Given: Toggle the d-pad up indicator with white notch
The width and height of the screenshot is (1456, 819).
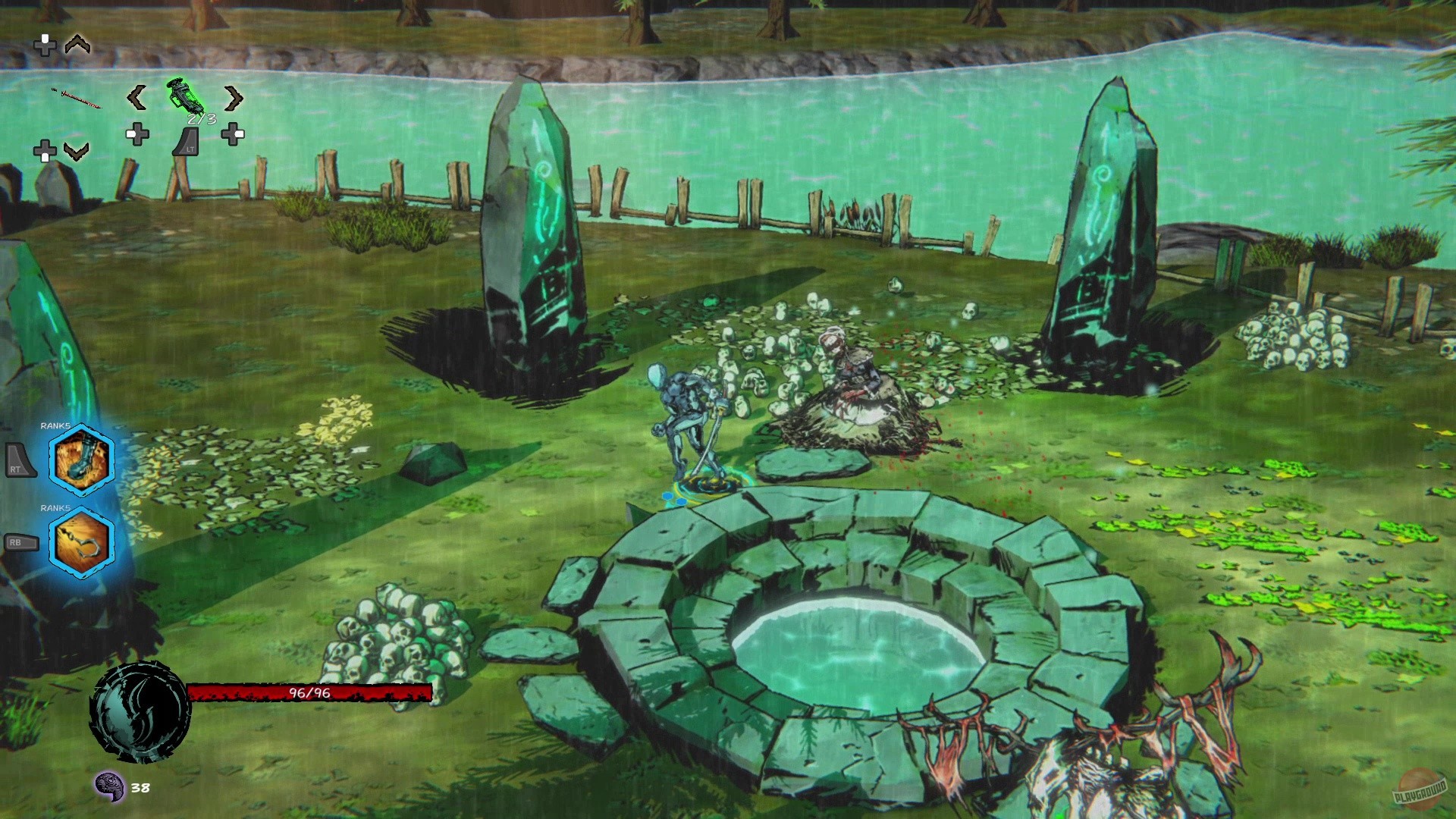Looking at the screenshot, I should (x=45, y=44).
